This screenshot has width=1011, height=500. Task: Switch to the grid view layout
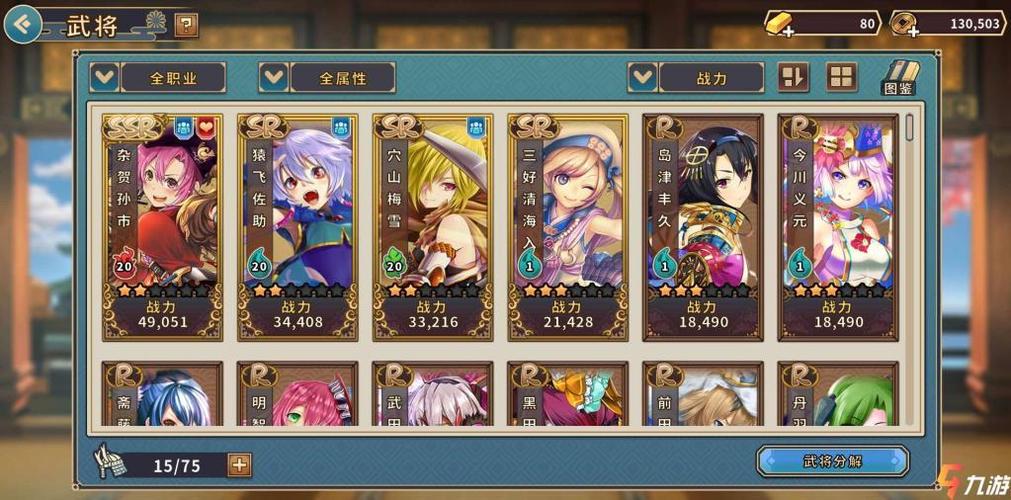(x=841, y=77)
